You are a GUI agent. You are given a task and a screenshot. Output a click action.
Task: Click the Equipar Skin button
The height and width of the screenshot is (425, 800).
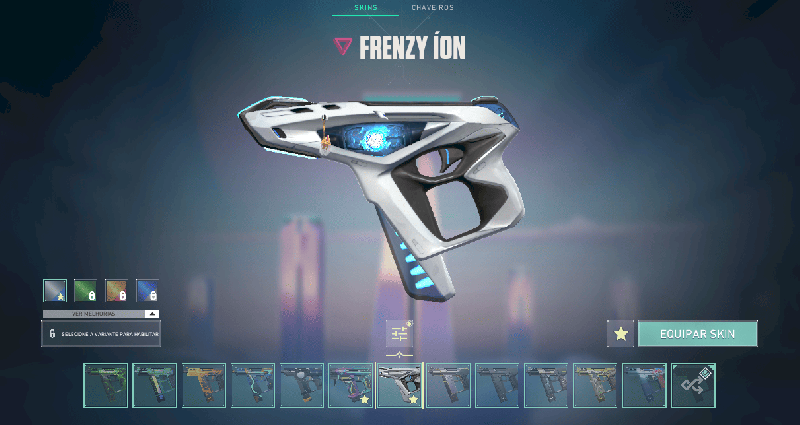pyautogui.click(x=698, y=333)
